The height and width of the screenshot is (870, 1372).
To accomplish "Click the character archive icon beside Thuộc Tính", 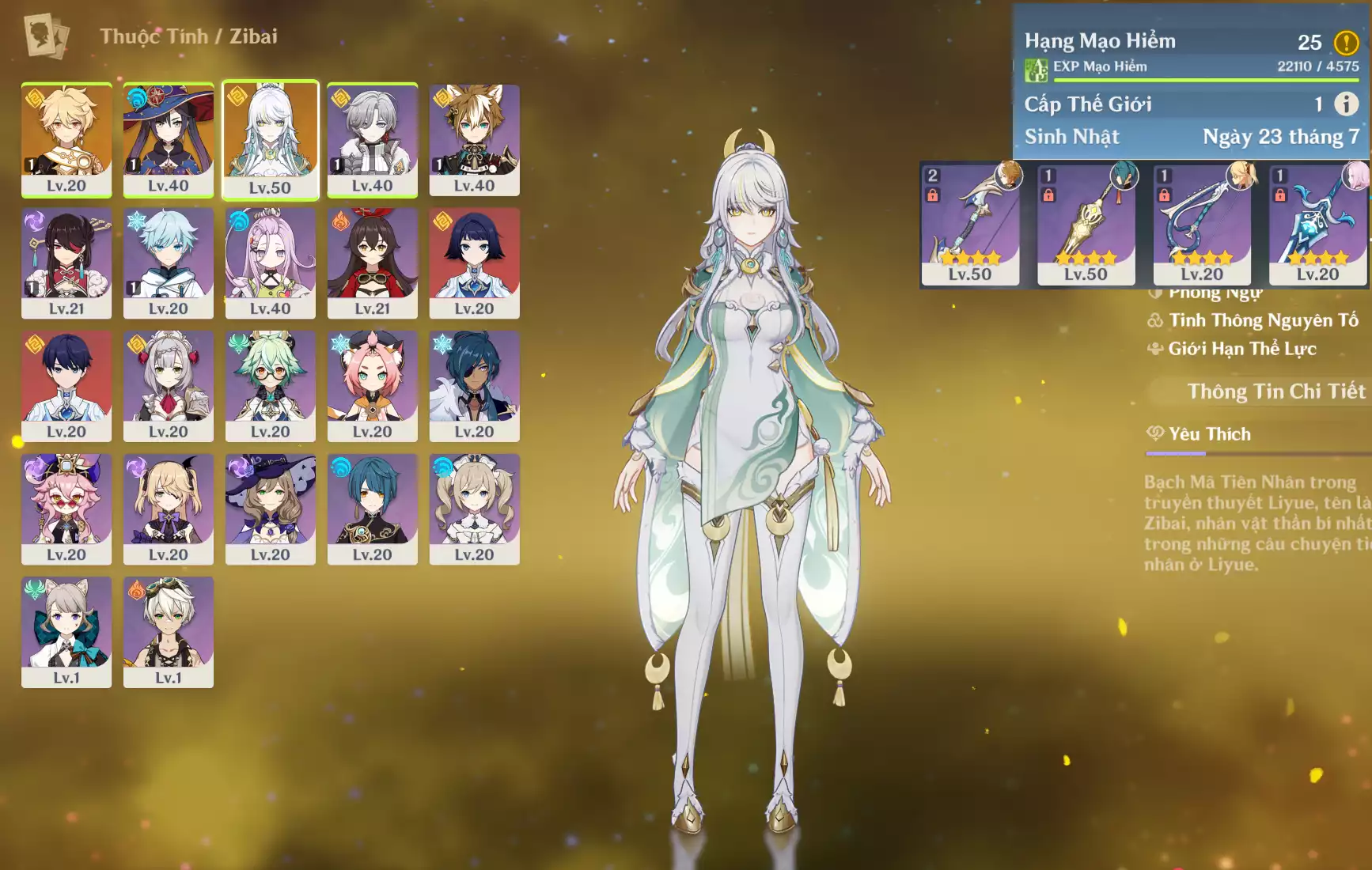I will point(46,36).
